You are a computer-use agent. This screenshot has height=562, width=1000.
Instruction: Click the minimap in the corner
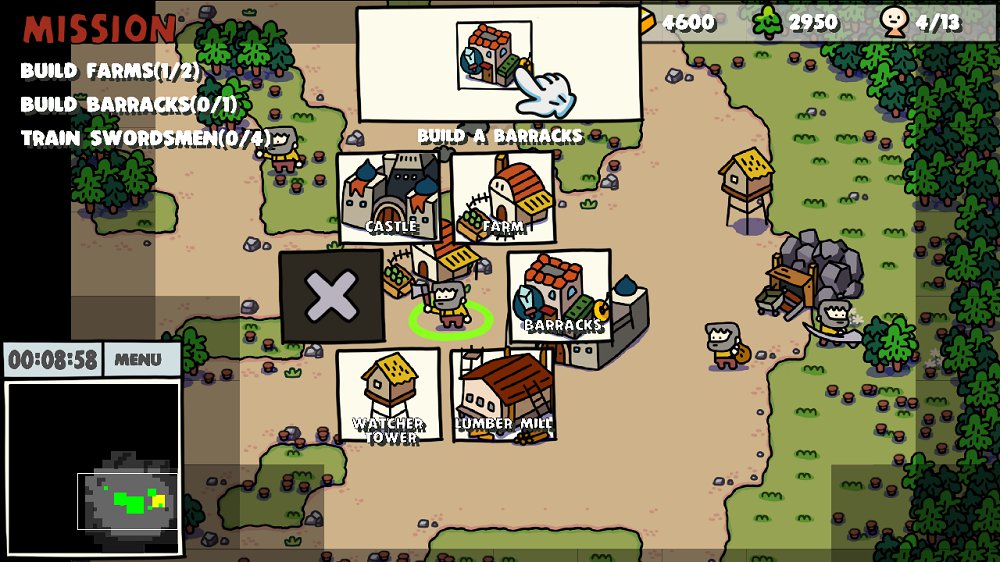click(93, 467)
